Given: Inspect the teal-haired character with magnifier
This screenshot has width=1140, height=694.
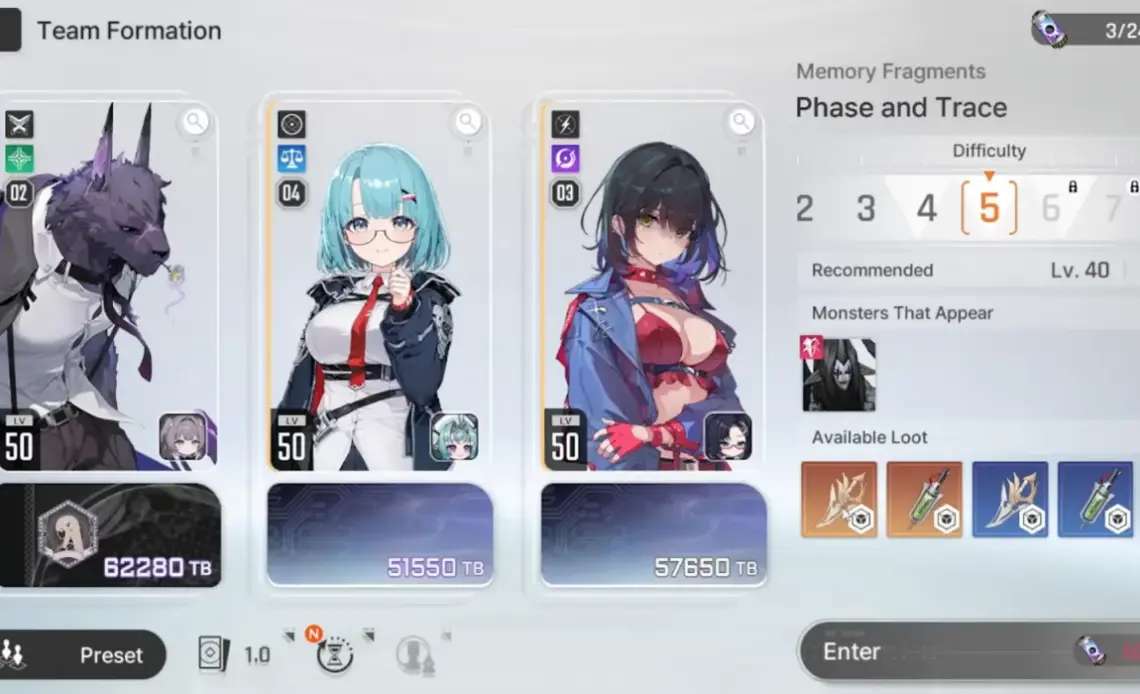Looking at the screenshot, I should pos(468,122).
